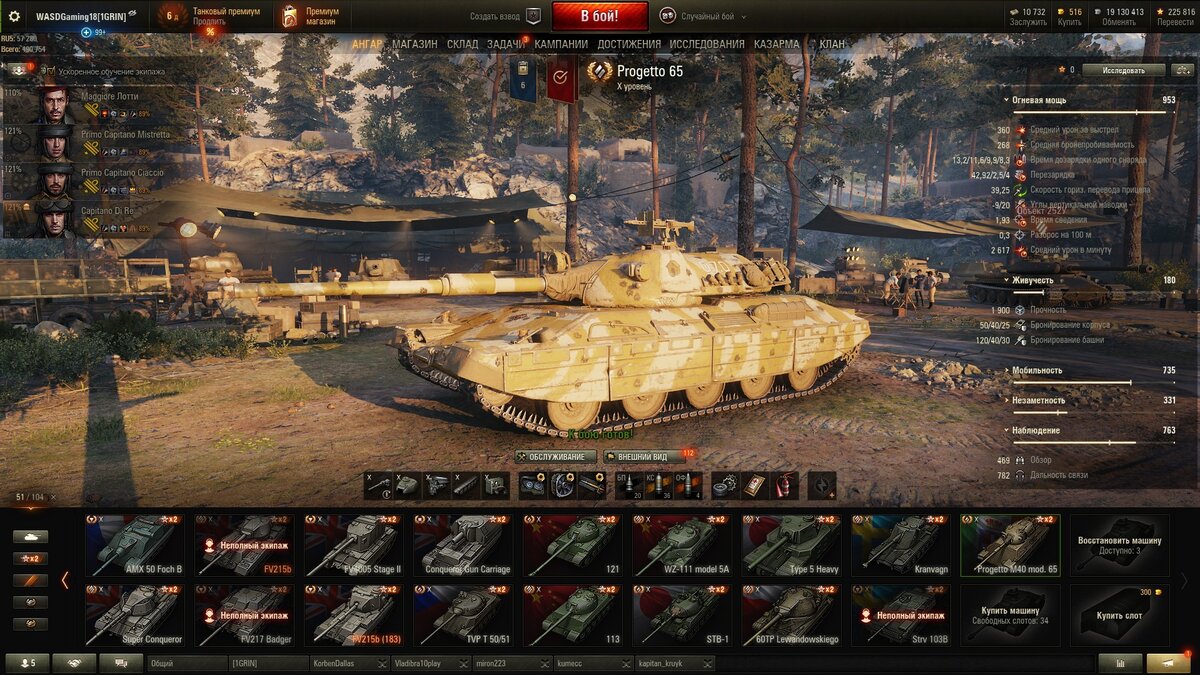Click Купить слот to buy a slot

click(x=1119, y=615)
